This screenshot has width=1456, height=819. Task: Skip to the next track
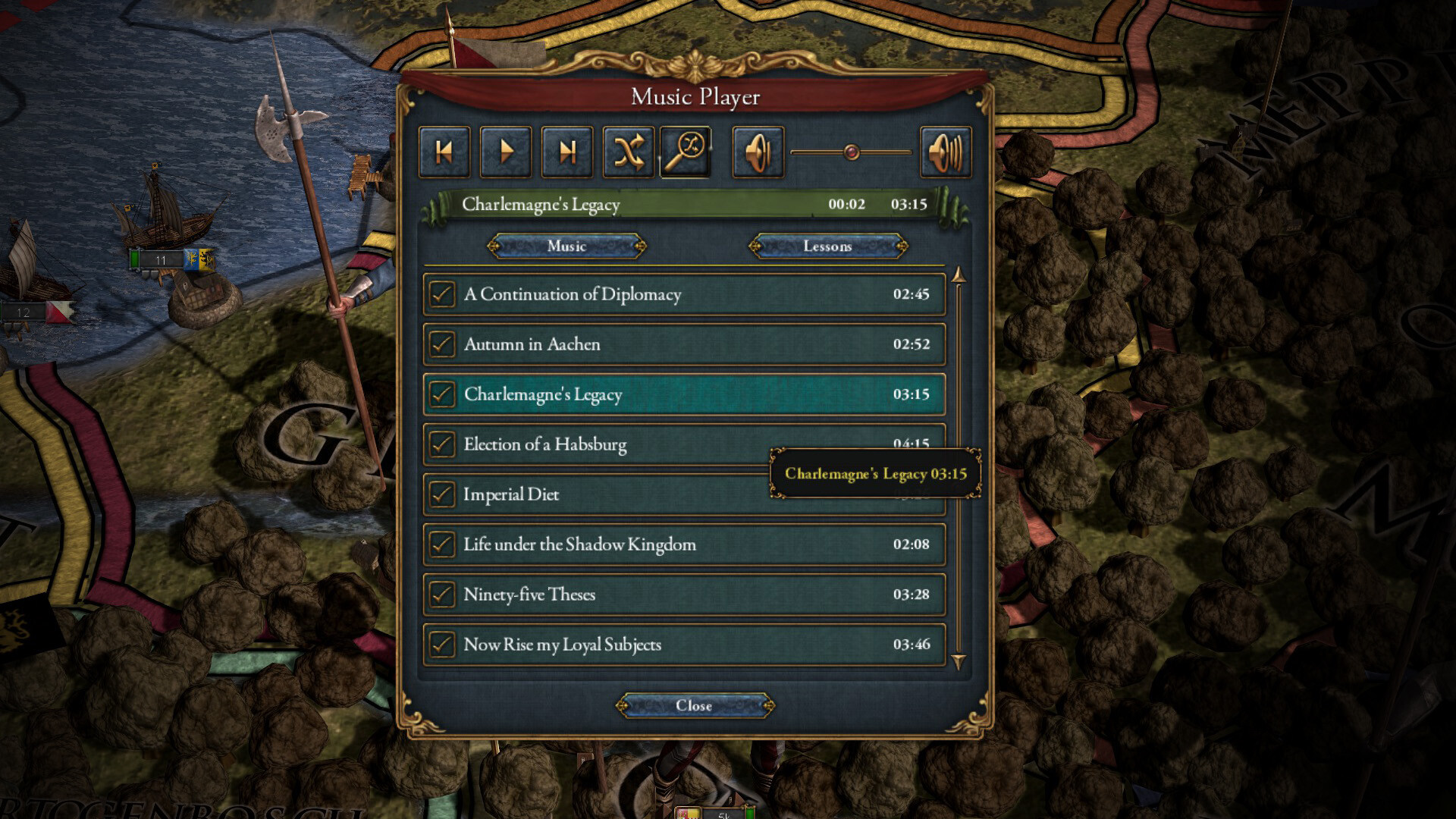click(x=566, y=151)
